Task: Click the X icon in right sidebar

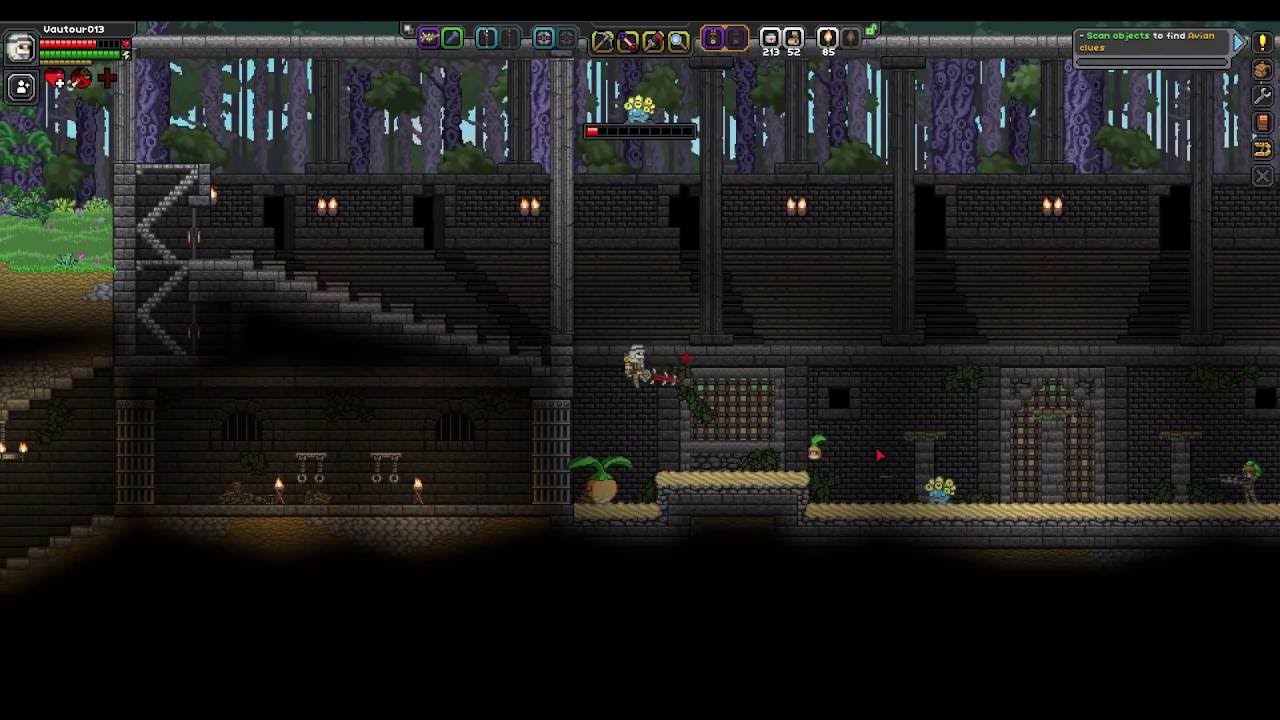Action: click(1262, 176)
